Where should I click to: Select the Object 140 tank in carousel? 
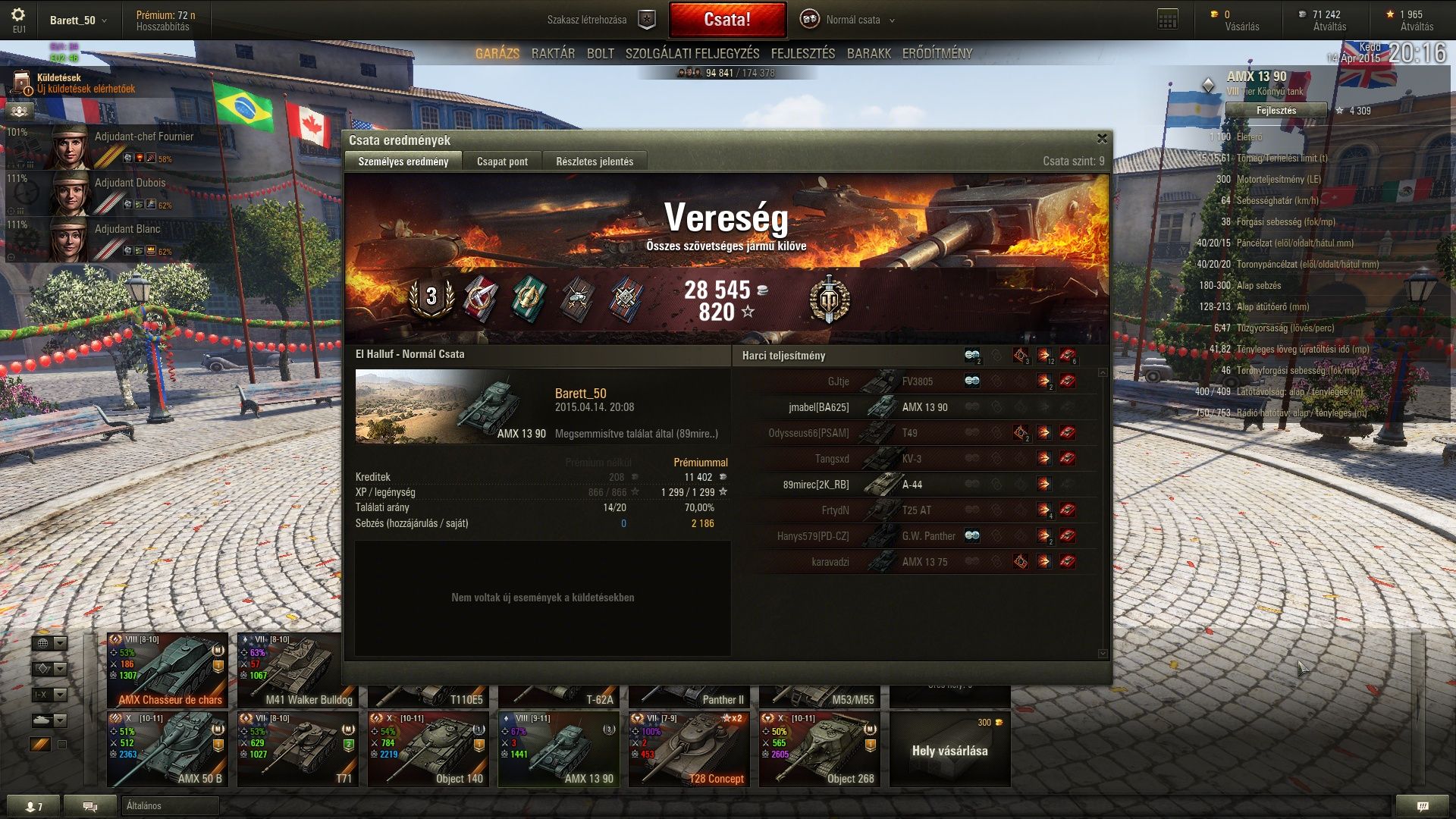point(428,749)
